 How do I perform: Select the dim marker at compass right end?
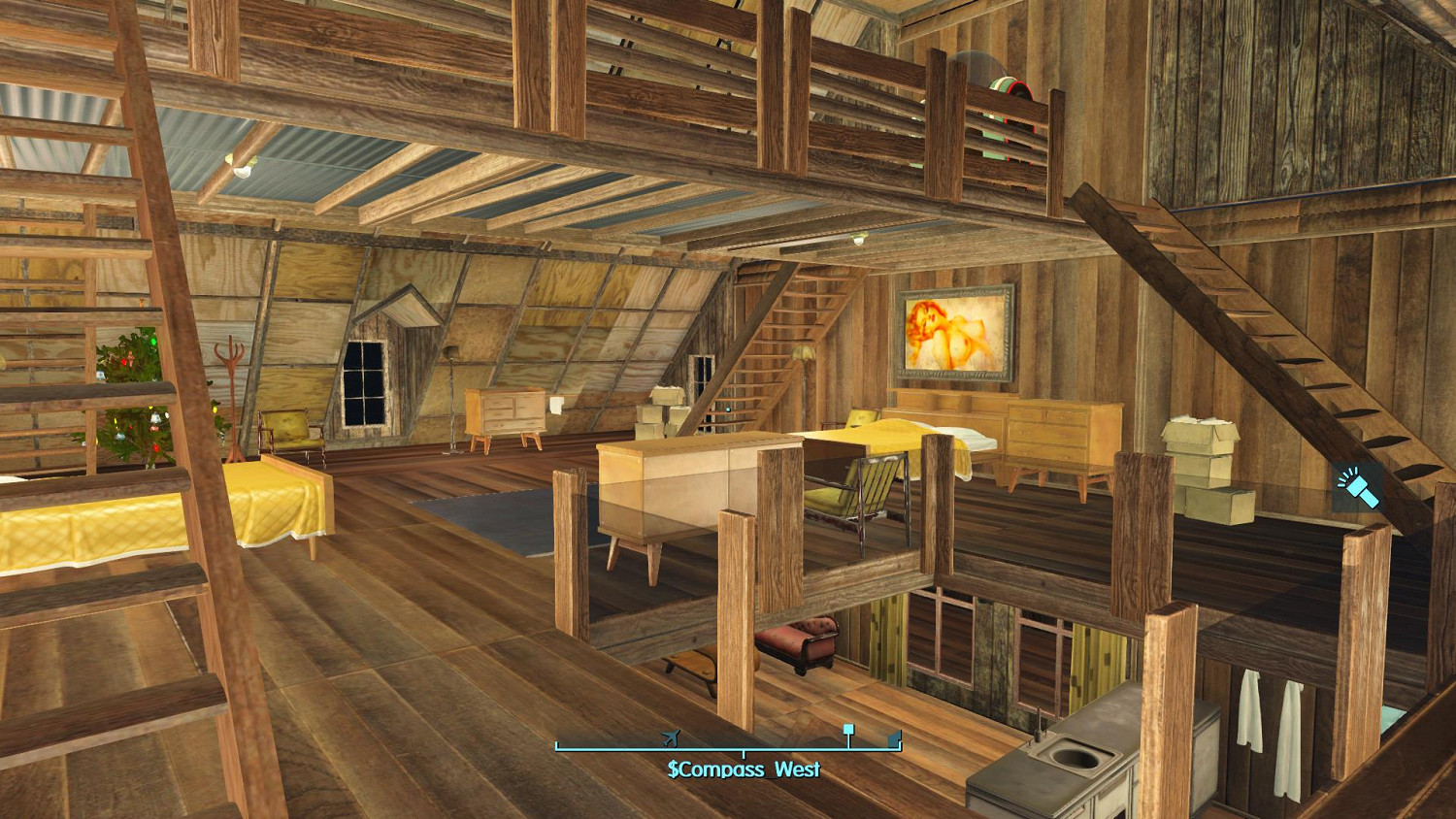click(894, 741)
